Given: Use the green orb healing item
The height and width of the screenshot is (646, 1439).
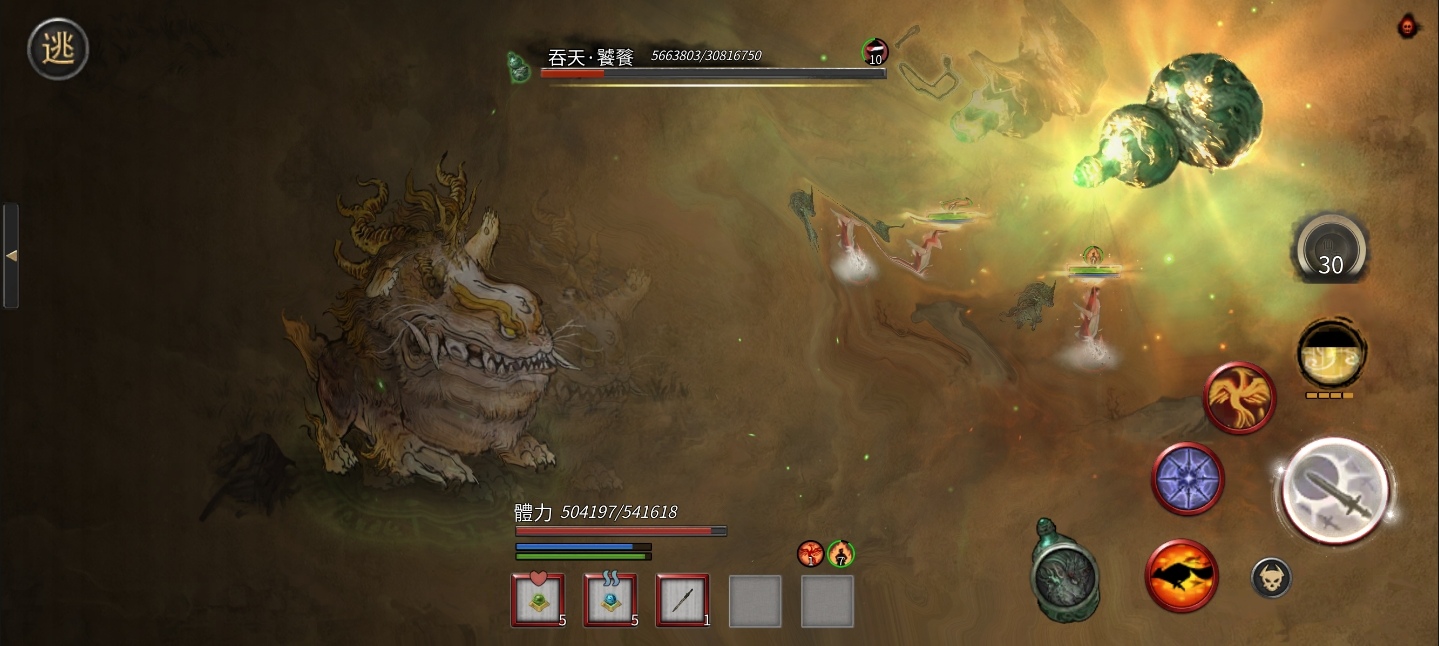Looking at the screenshot, I should [538, 600].
